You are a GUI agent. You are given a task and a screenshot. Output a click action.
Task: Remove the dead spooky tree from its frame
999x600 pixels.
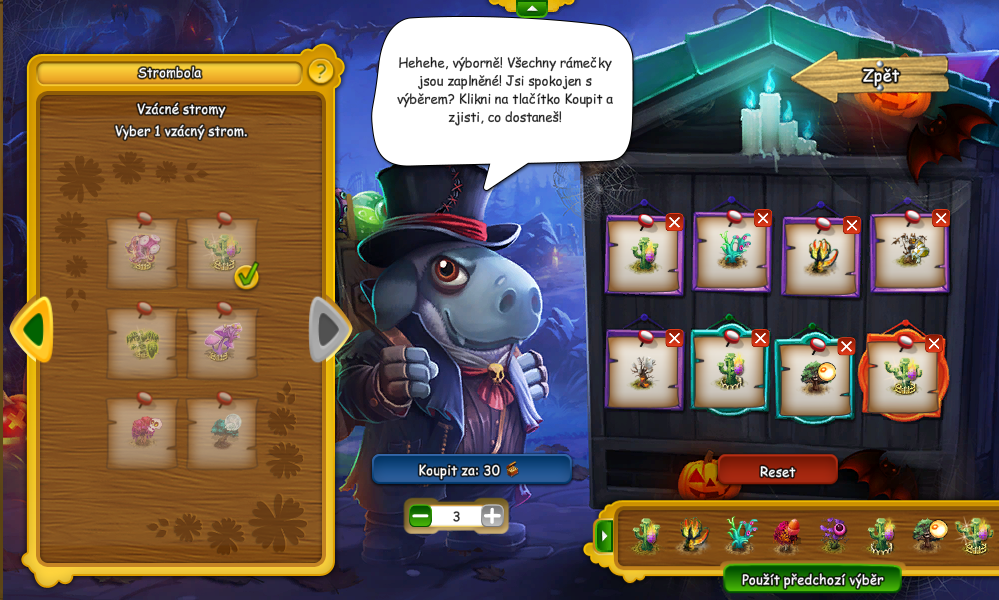674,339
